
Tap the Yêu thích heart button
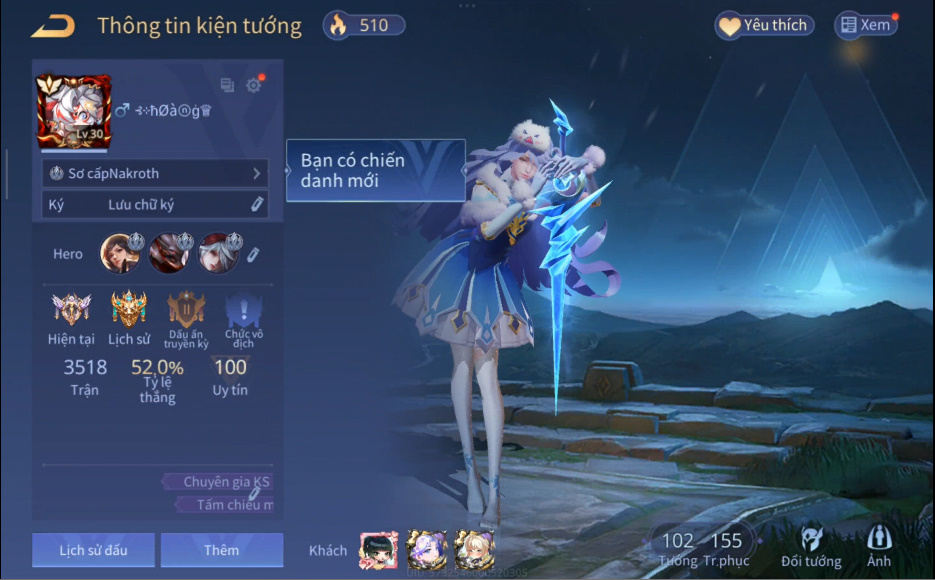coord(764,26)
